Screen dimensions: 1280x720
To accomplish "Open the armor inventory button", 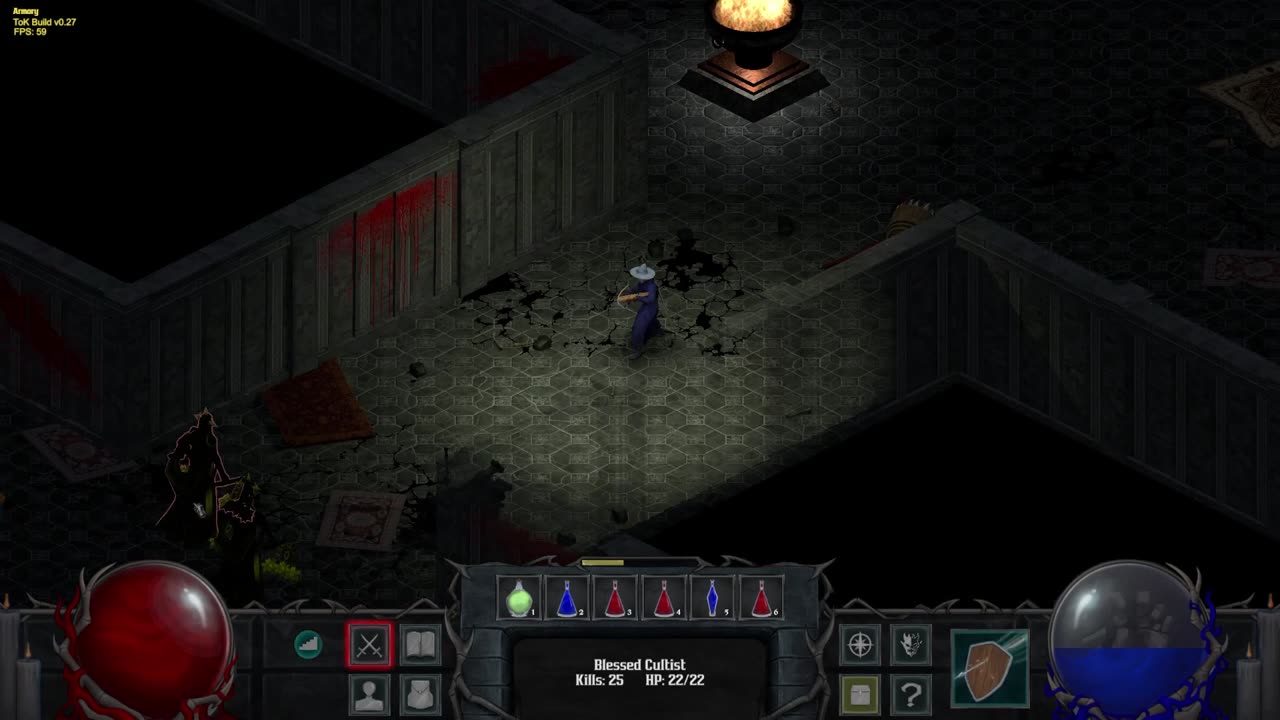I will point(420,694).
